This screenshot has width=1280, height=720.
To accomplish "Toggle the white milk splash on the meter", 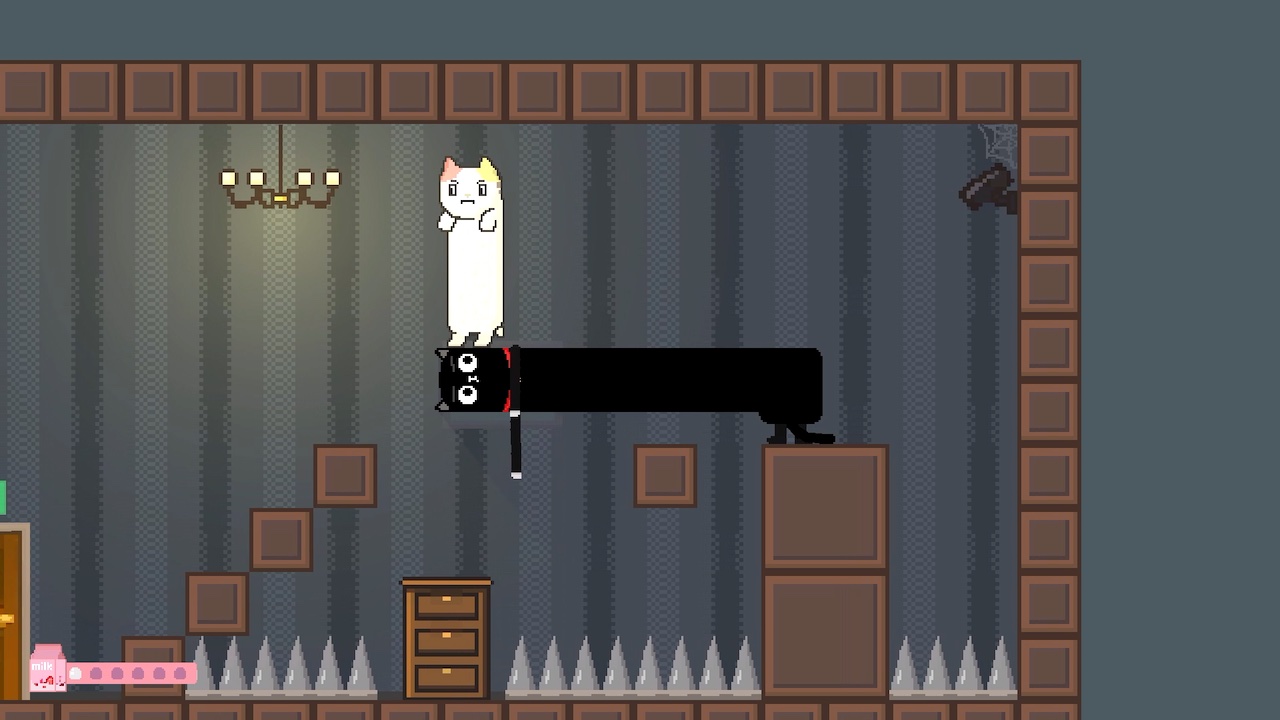I will [x=76, y=673].
